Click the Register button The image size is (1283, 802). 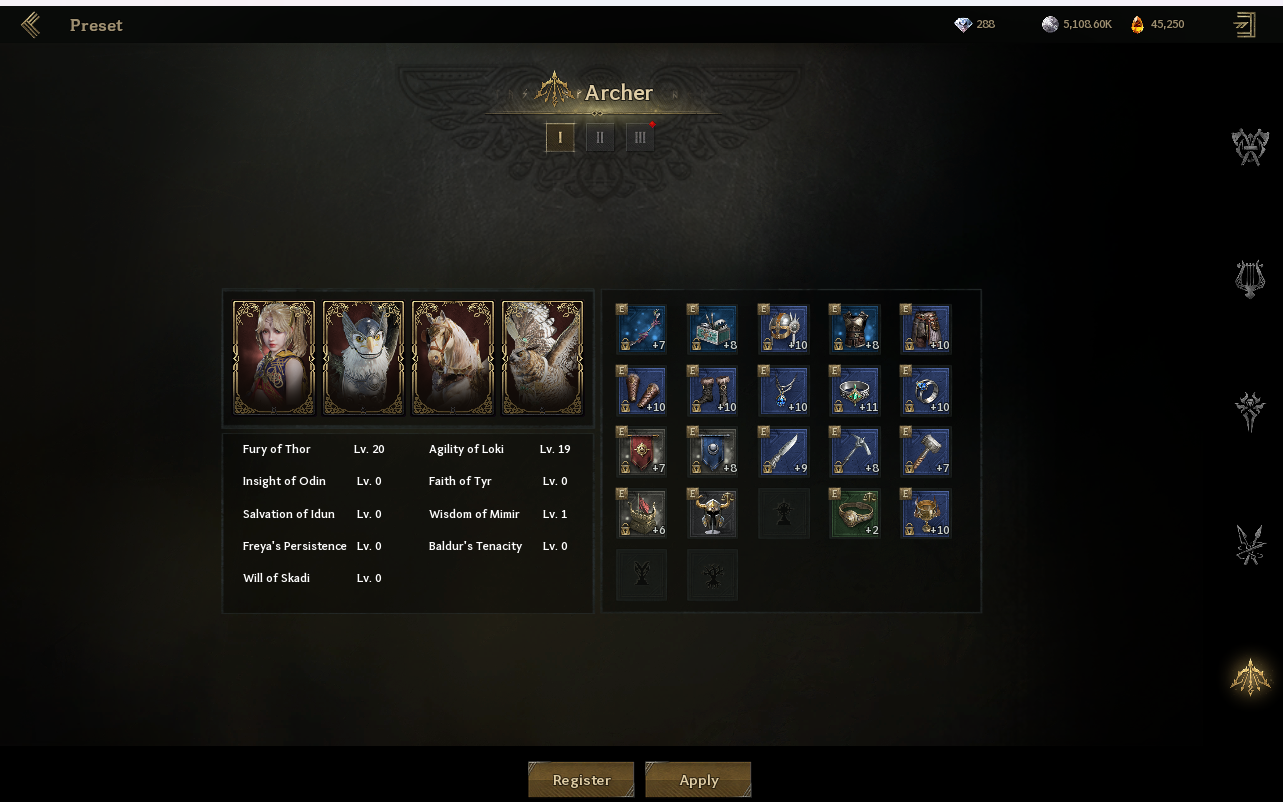[581, 780]
